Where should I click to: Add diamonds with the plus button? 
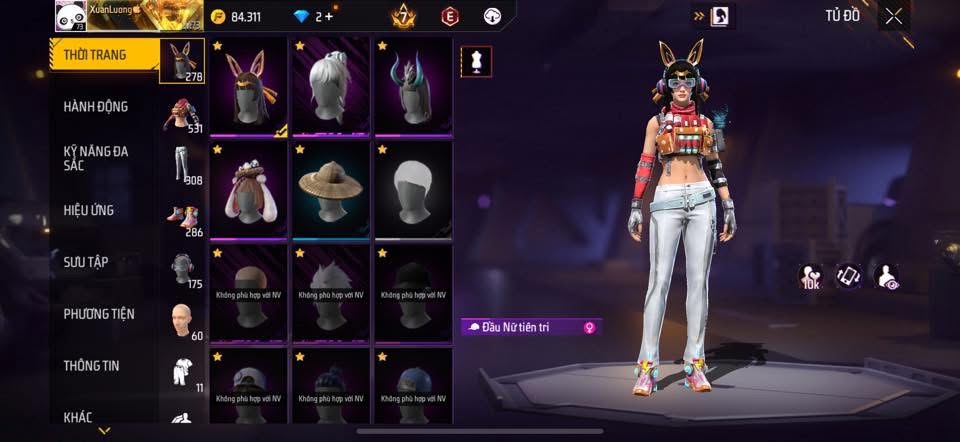pos(328,17)
